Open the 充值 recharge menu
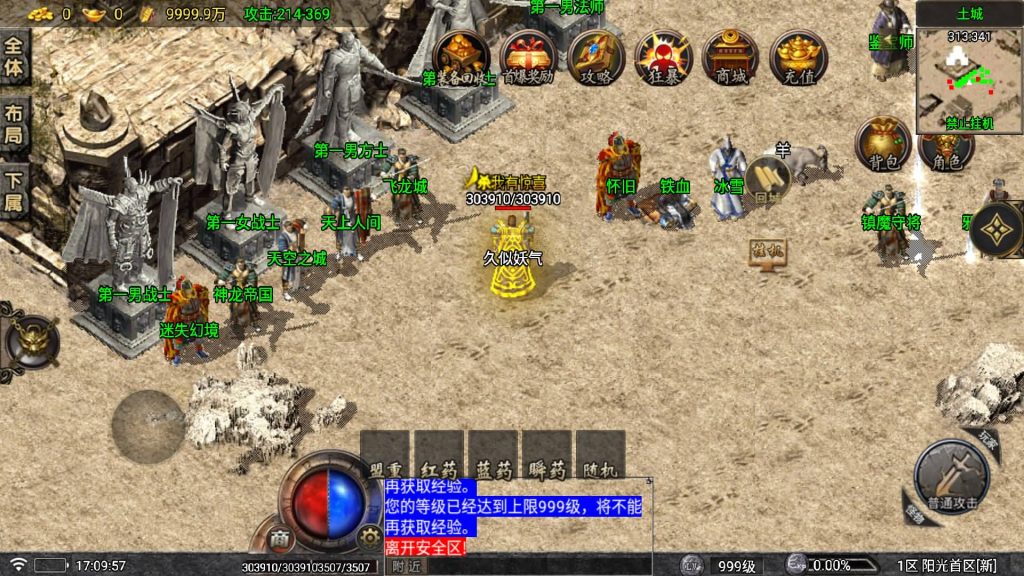 coord(798,57)
